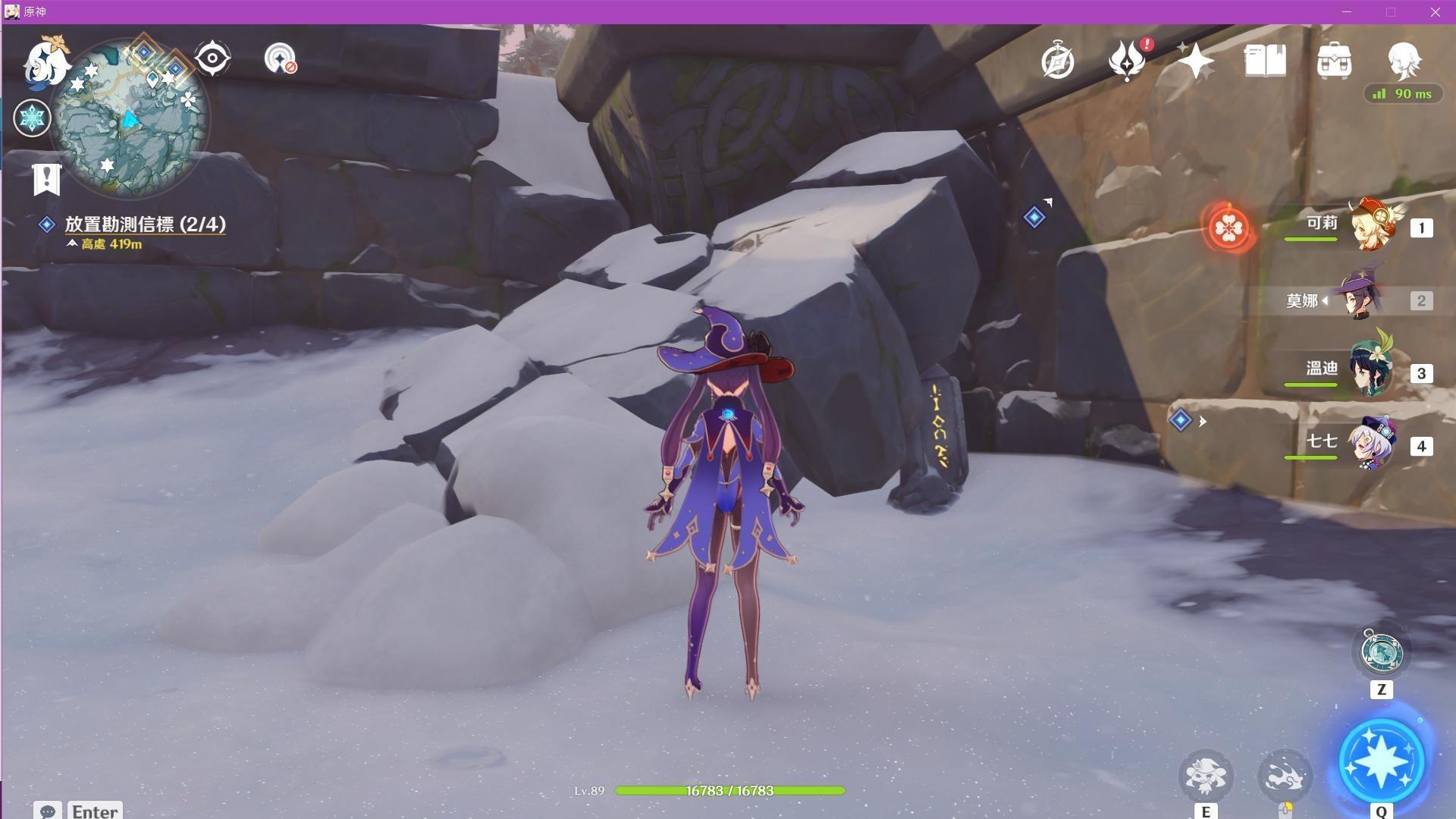Open the quest log exclamation bookmark
Screen dimensions: 1456x819
coord(47,180)
